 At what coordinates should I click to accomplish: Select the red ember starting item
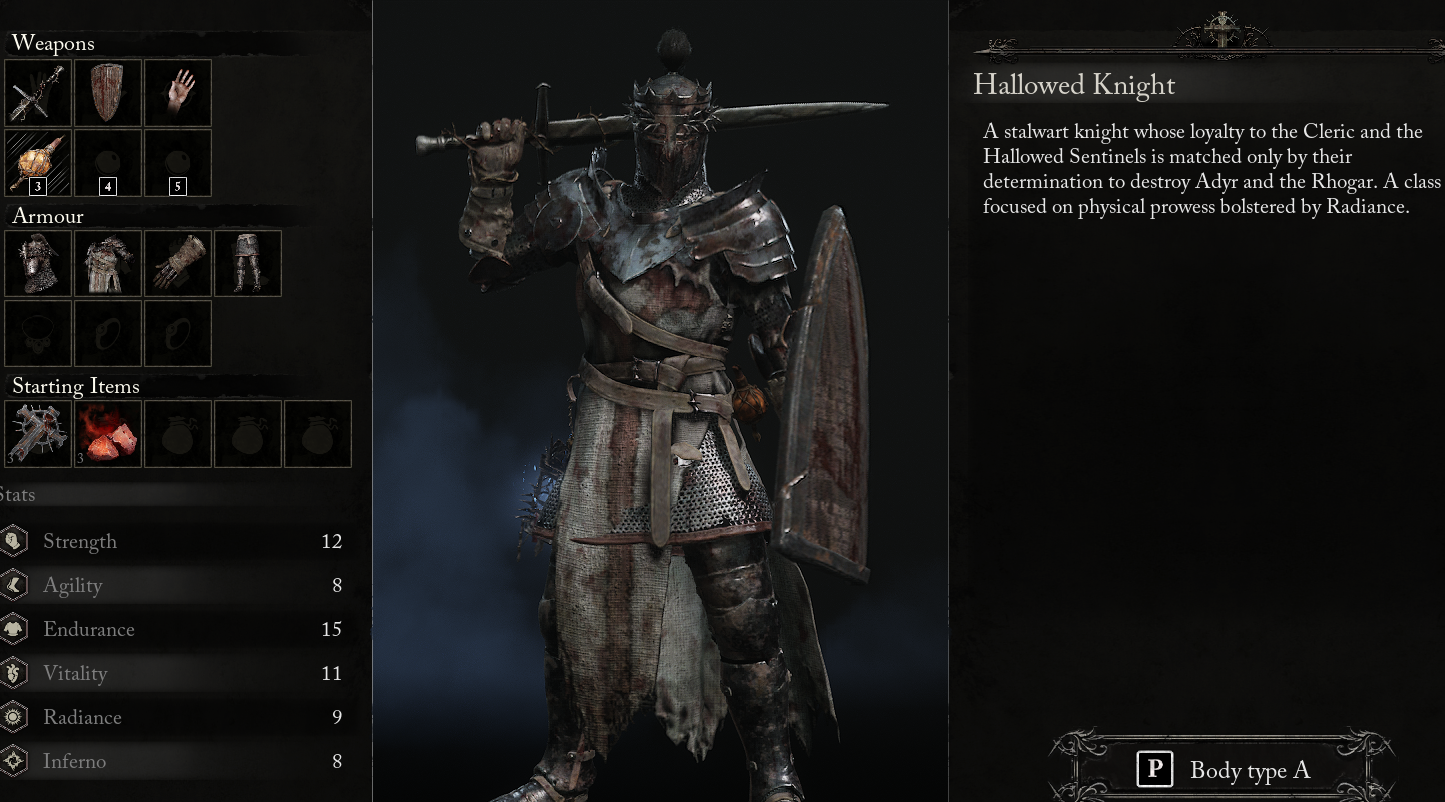pyautogui.click(x=107, y=433)
